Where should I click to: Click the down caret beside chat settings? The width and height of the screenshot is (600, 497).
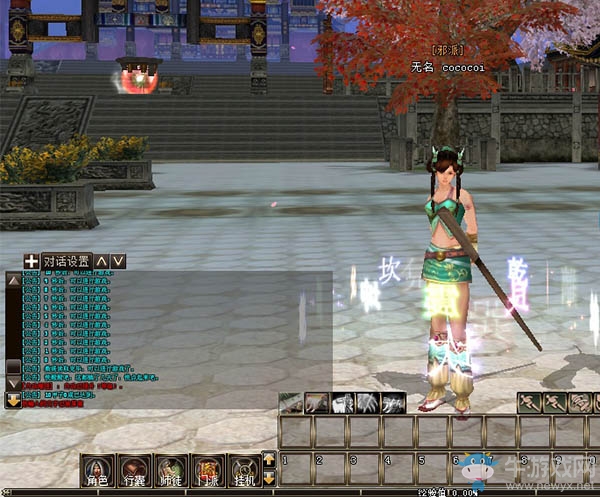coord(118,261)
